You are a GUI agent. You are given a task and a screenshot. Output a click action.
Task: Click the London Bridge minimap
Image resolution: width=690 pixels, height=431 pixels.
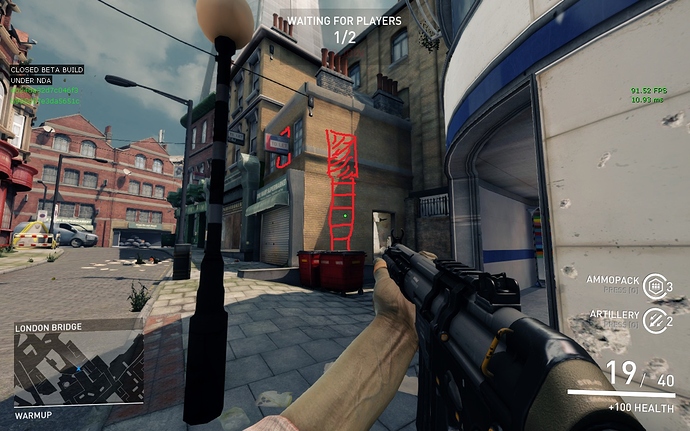click(x=78, y=369)
